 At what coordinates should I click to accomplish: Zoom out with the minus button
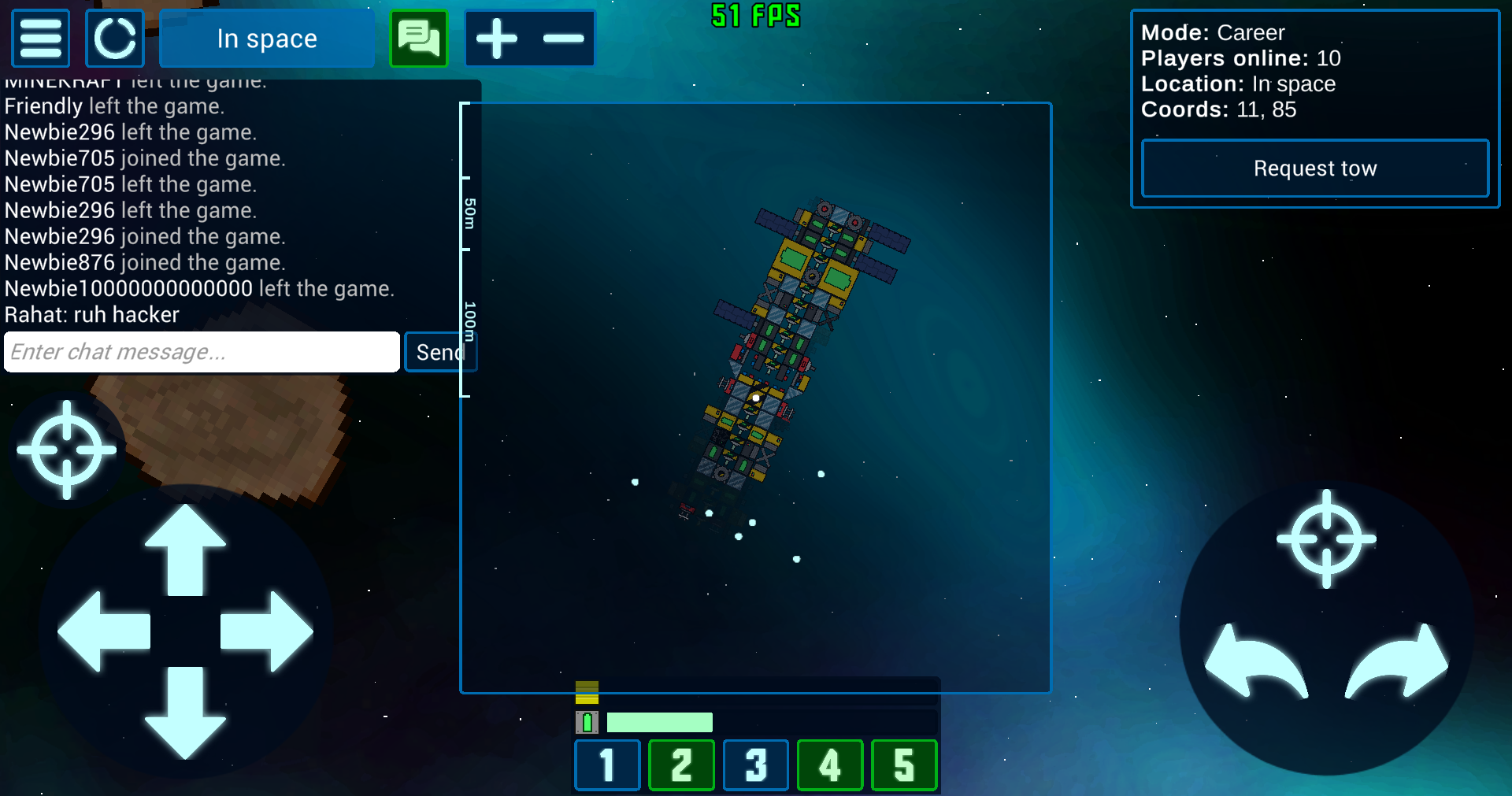point(563,38)
